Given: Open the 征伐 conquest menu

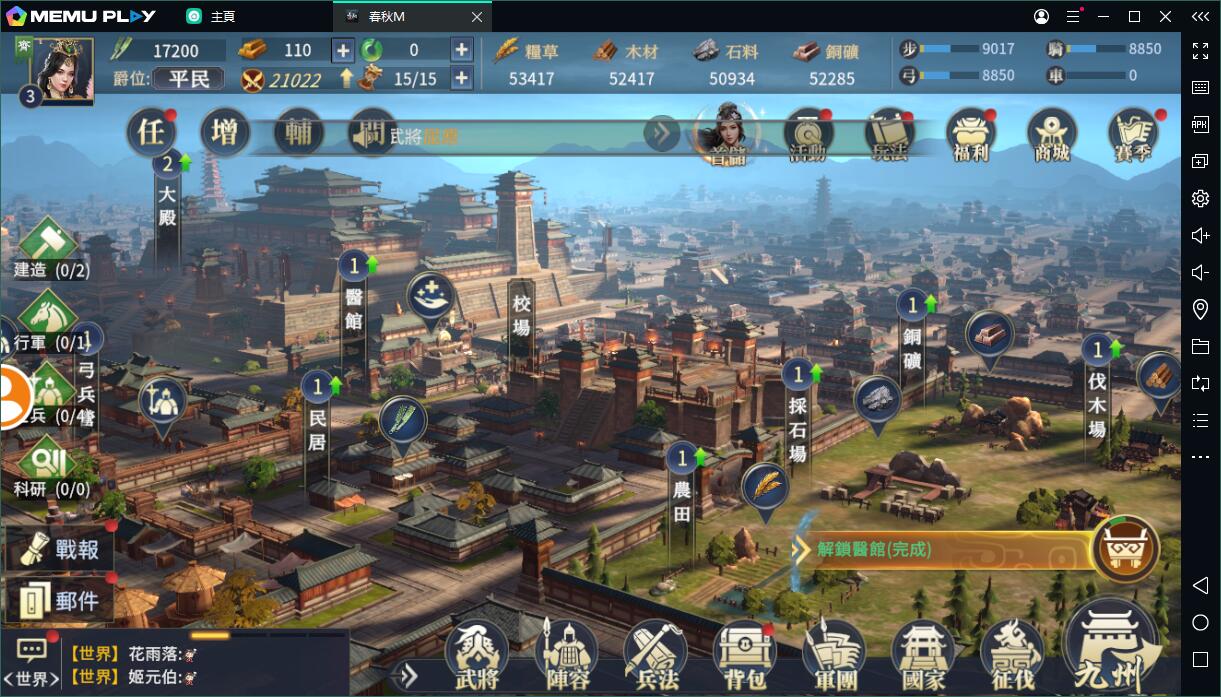Looking at the screenshot, I should click(1013, 656).
